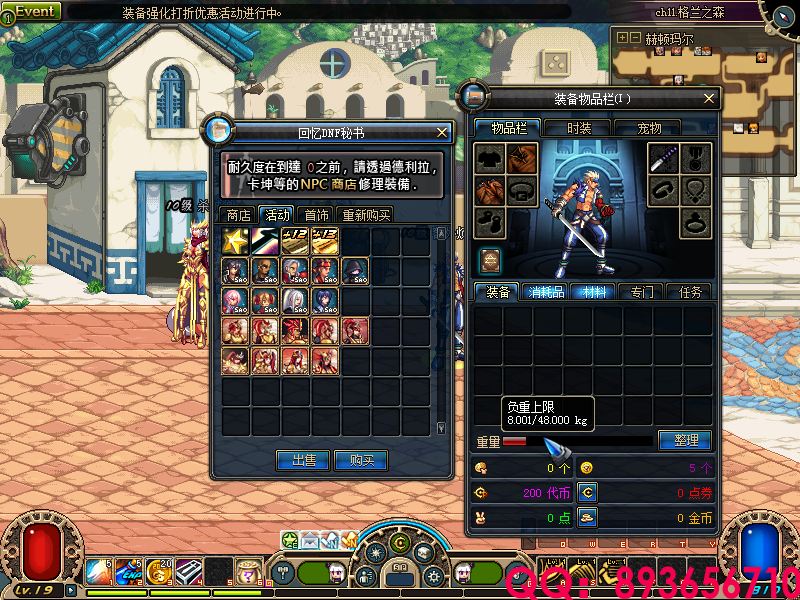Use the gold coin hotbar item
800x600 pixels.
tap(158, 572)
